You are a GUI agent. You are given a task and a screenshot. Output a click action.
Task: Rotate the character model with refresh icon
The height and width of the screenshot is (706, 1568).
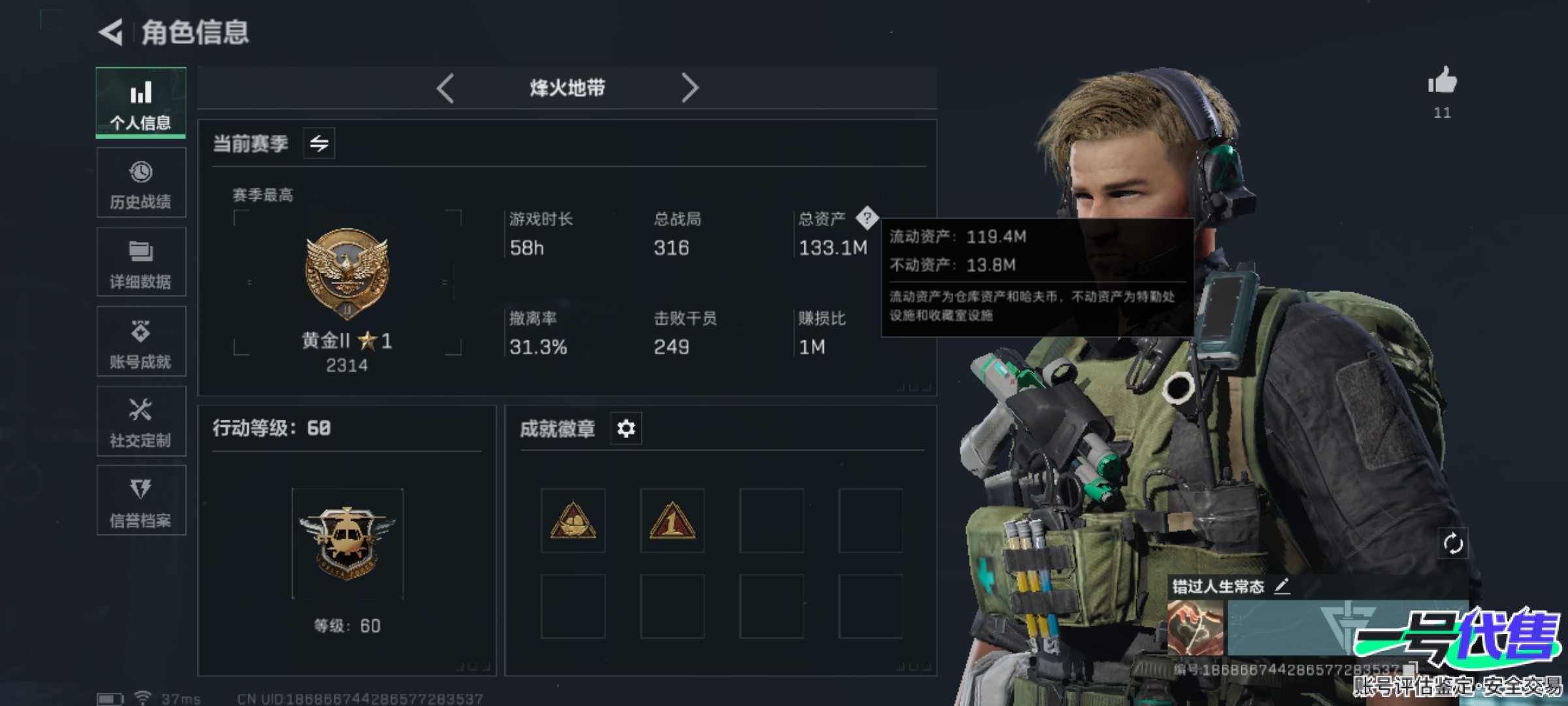(1453, 543)
